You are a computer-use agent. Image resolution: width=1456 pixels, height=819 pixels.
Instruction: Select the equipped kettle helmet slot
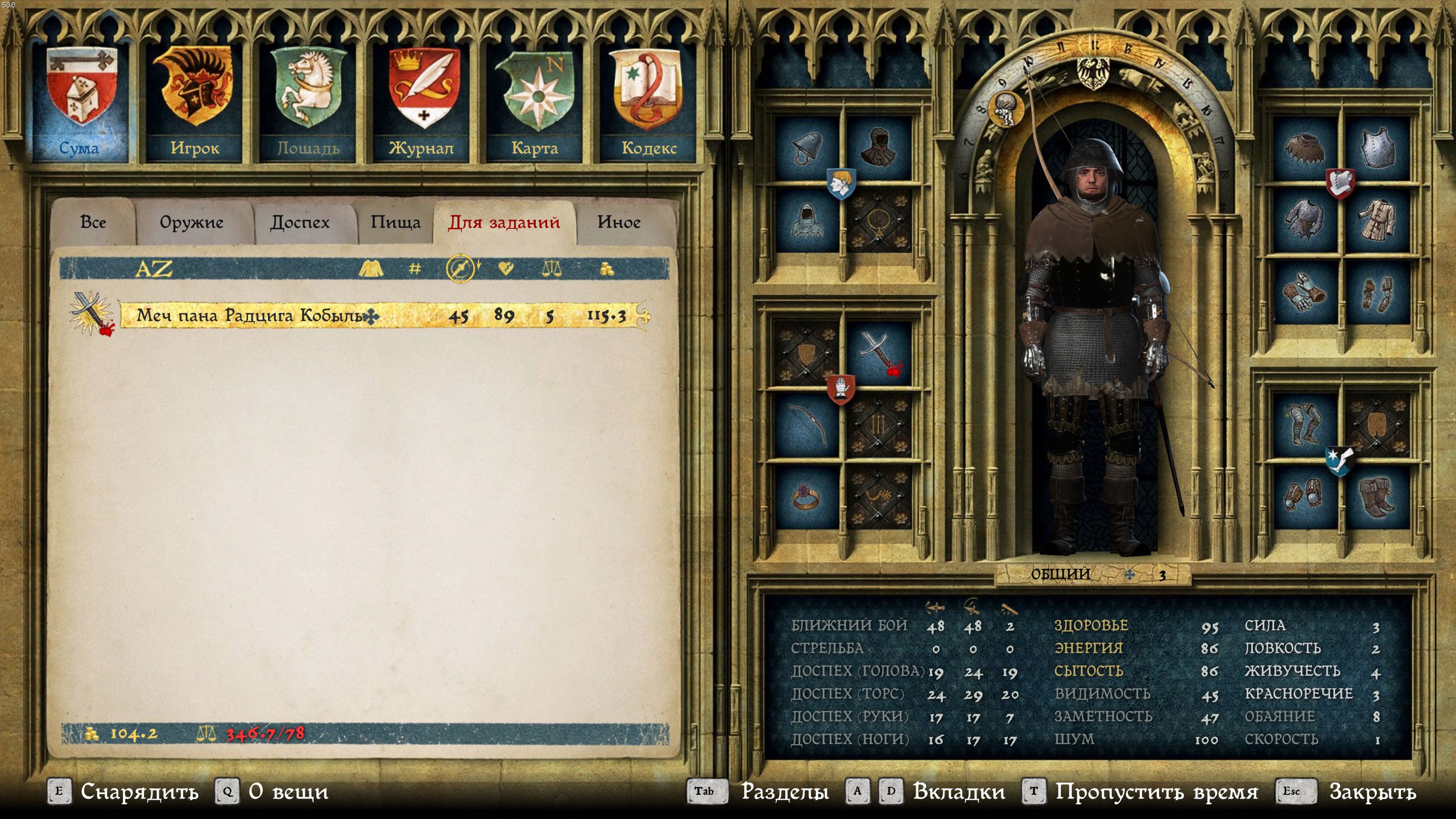tap(807, 150)
